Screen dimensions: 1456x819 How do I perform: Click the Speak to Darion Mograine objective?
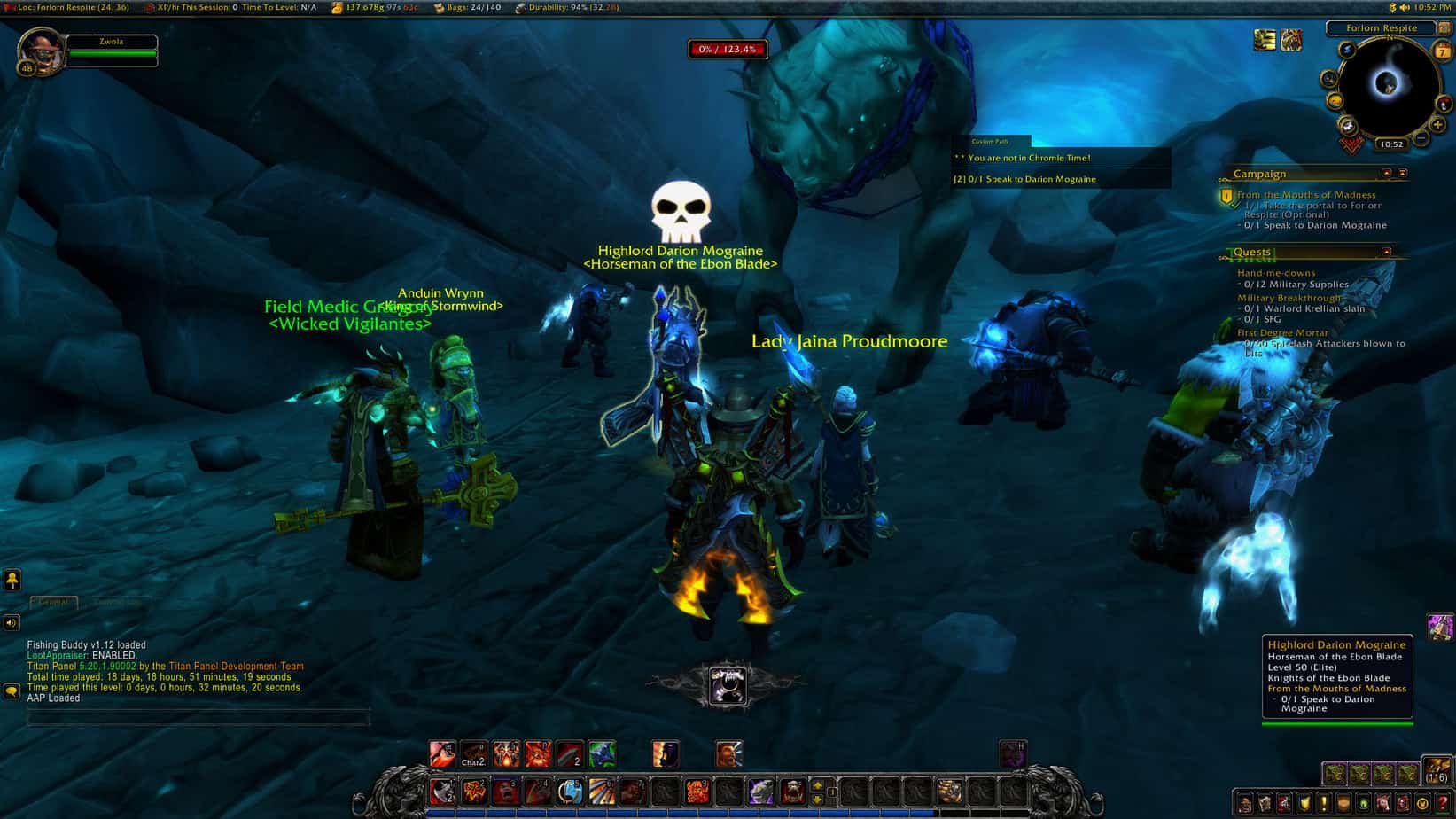tap(1312, 225)
